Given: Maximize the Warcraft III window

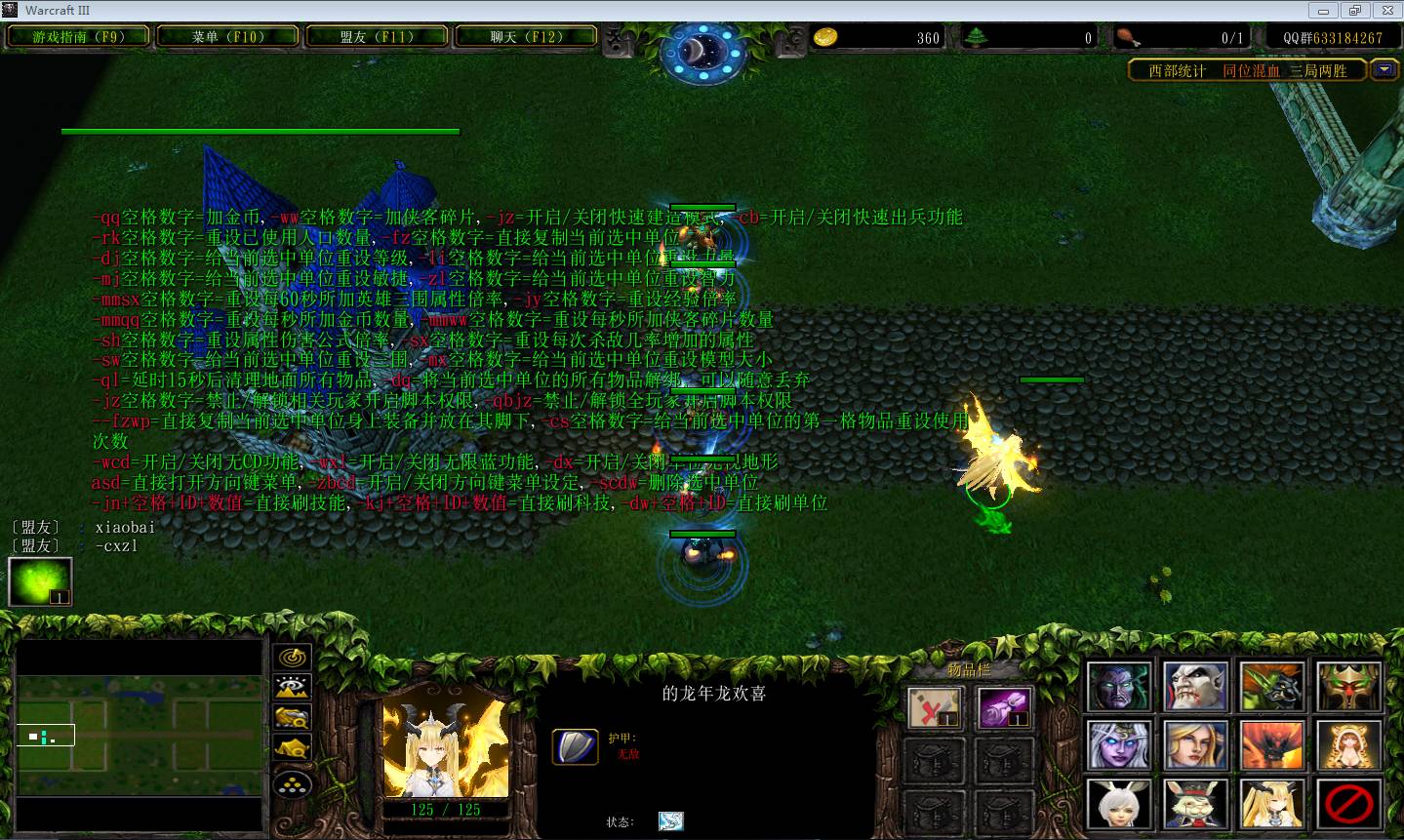Looking at the screenshot, I should tap(1354, 11).
